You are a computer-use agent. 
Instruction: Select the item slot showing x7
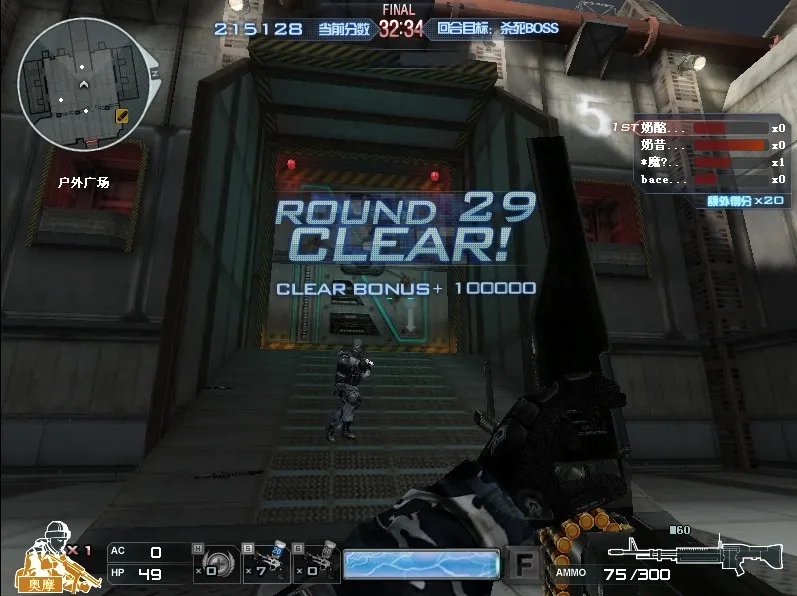coord(264,563)
